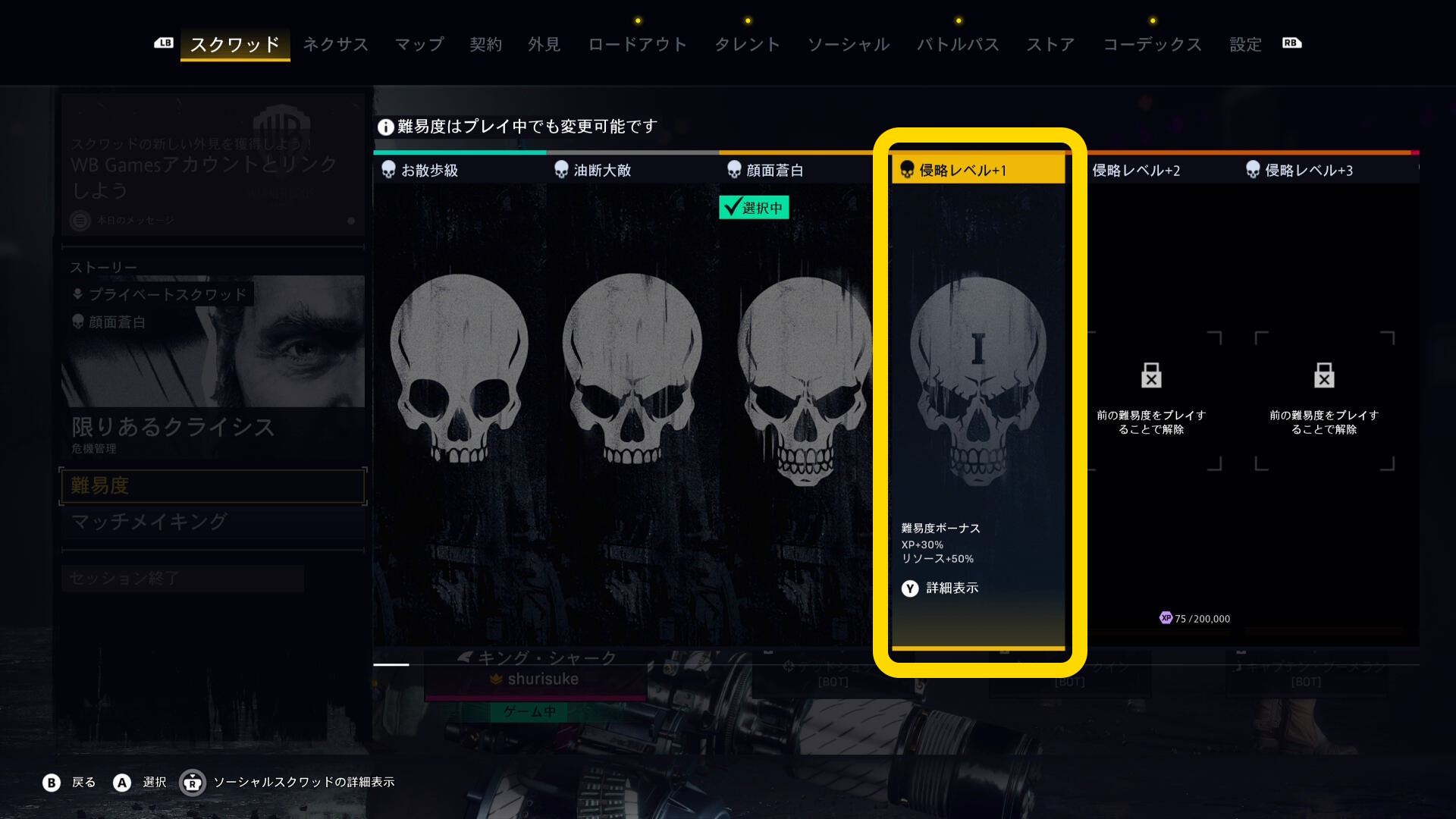The height and width of the screenshot is (819, 1456).
Task: Choose the 侵略レベル+1 difficulty card
Action: pyautogui.click(x=978, y=379)
